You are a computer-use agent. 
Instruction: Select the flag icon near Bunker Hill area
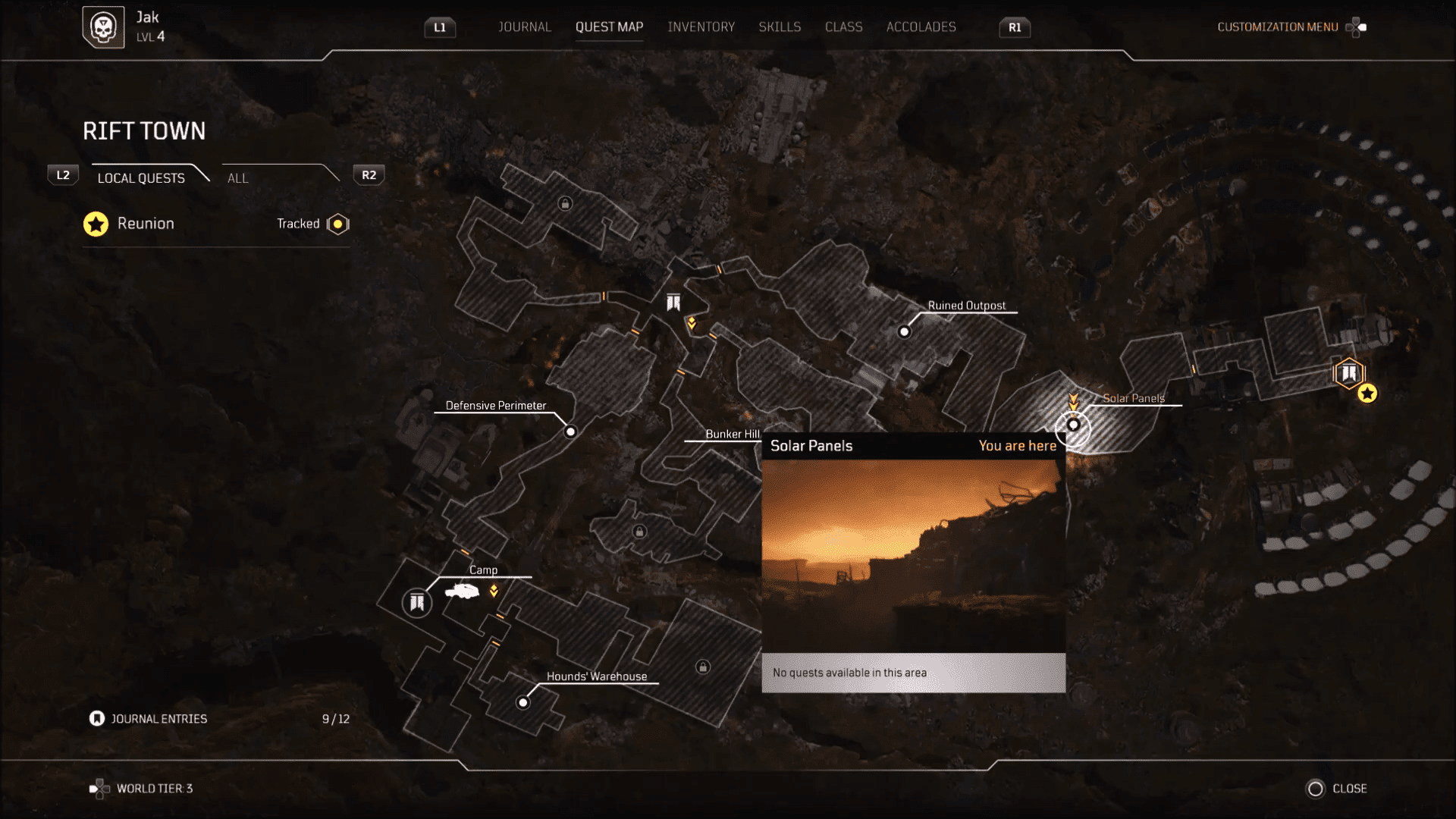pos(672,303)
